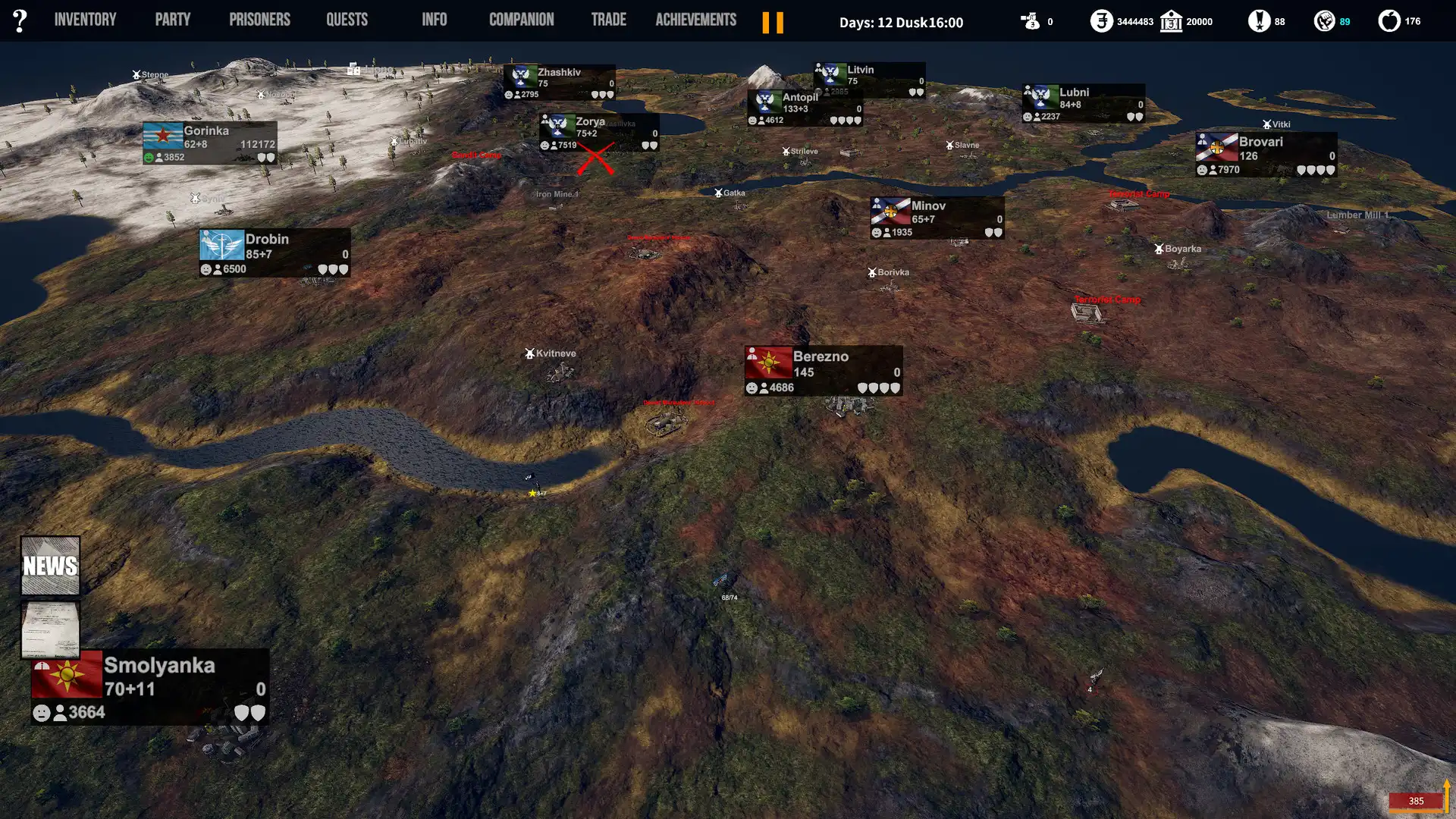Open the NEWS panel
The image size is (1456, 819).
(50, 564)
